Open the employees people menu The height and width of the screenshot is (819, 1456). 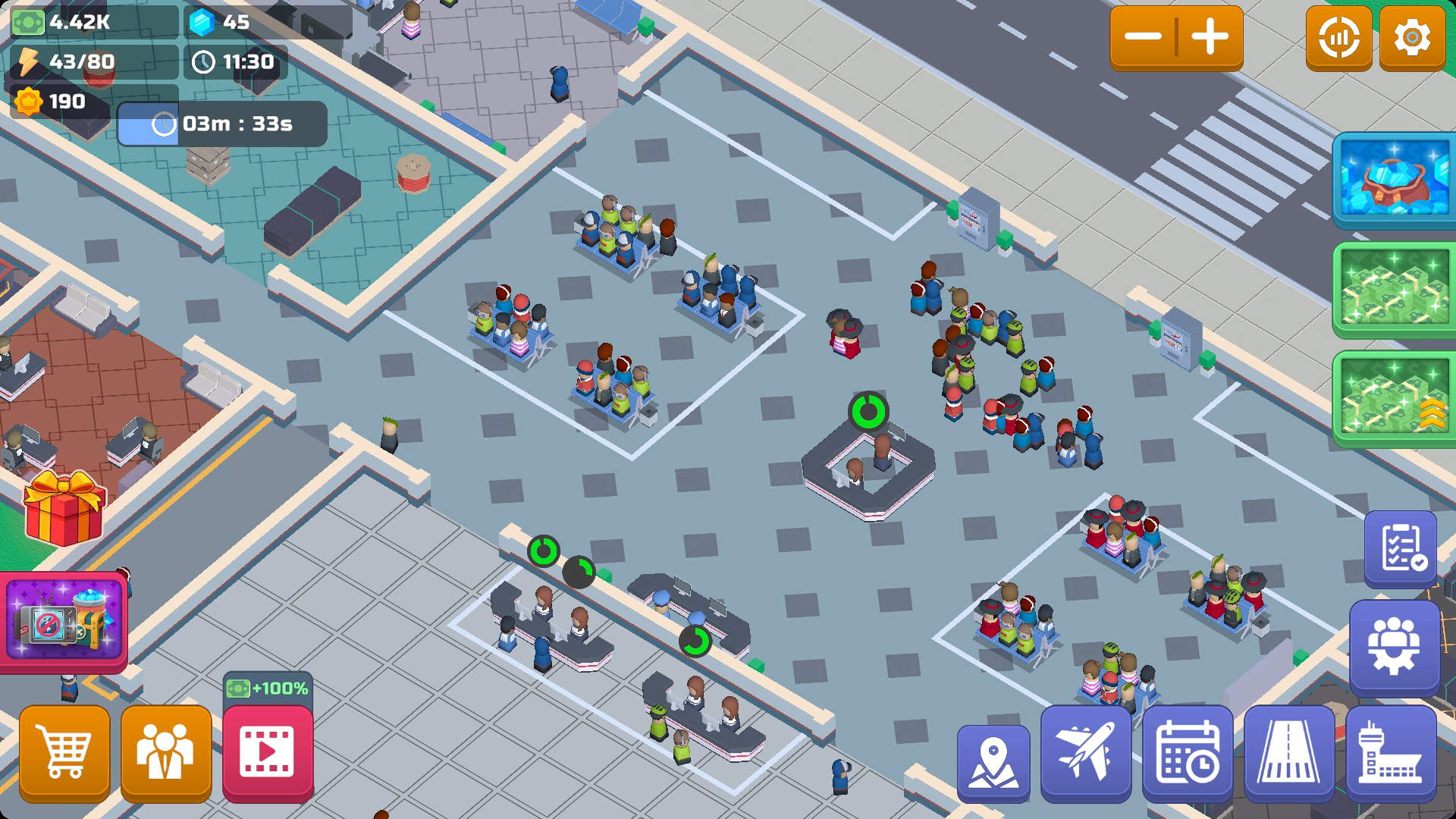click(166, 752)
